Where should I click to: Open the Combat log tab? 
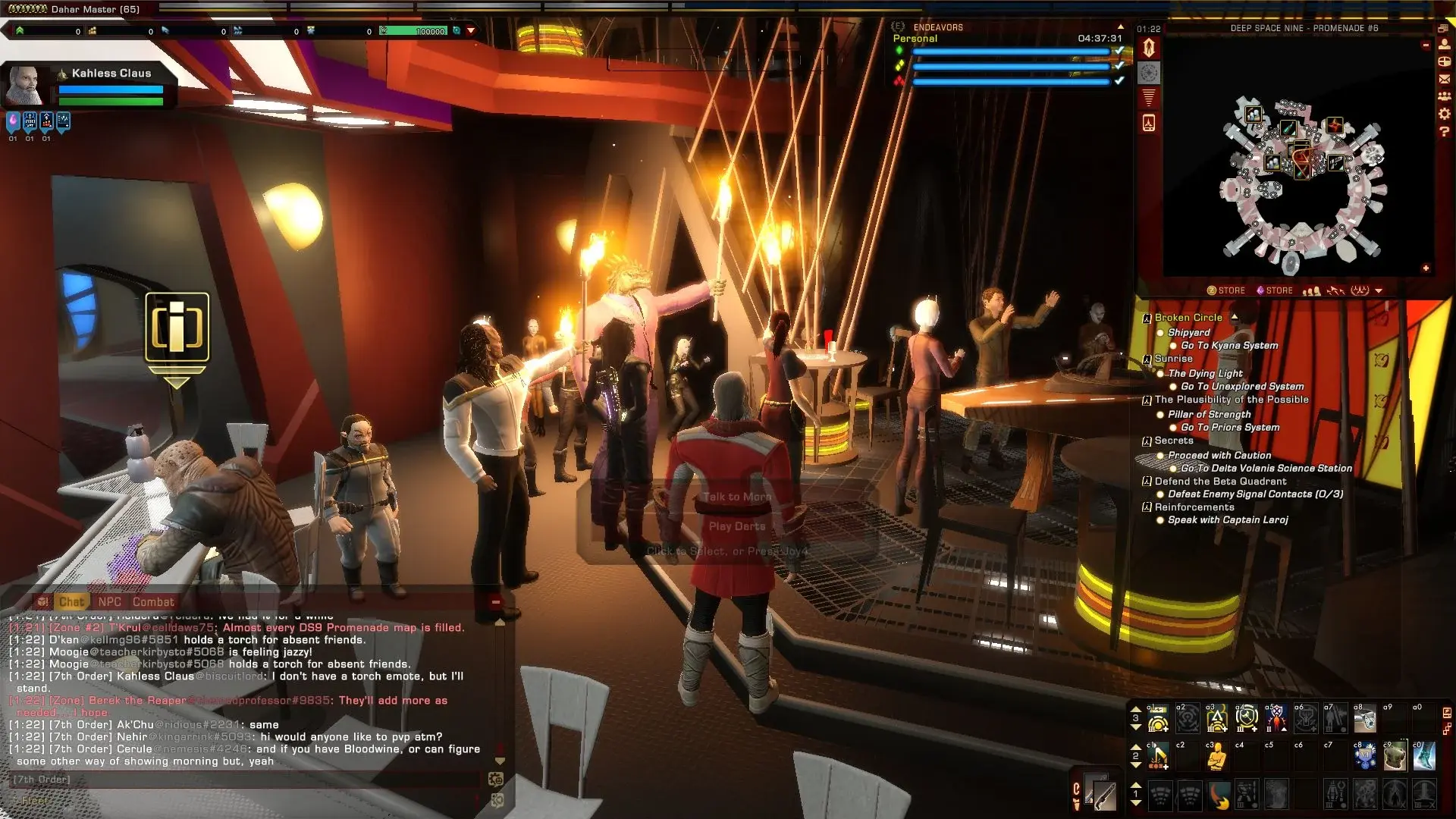click(x=153, y=602)
